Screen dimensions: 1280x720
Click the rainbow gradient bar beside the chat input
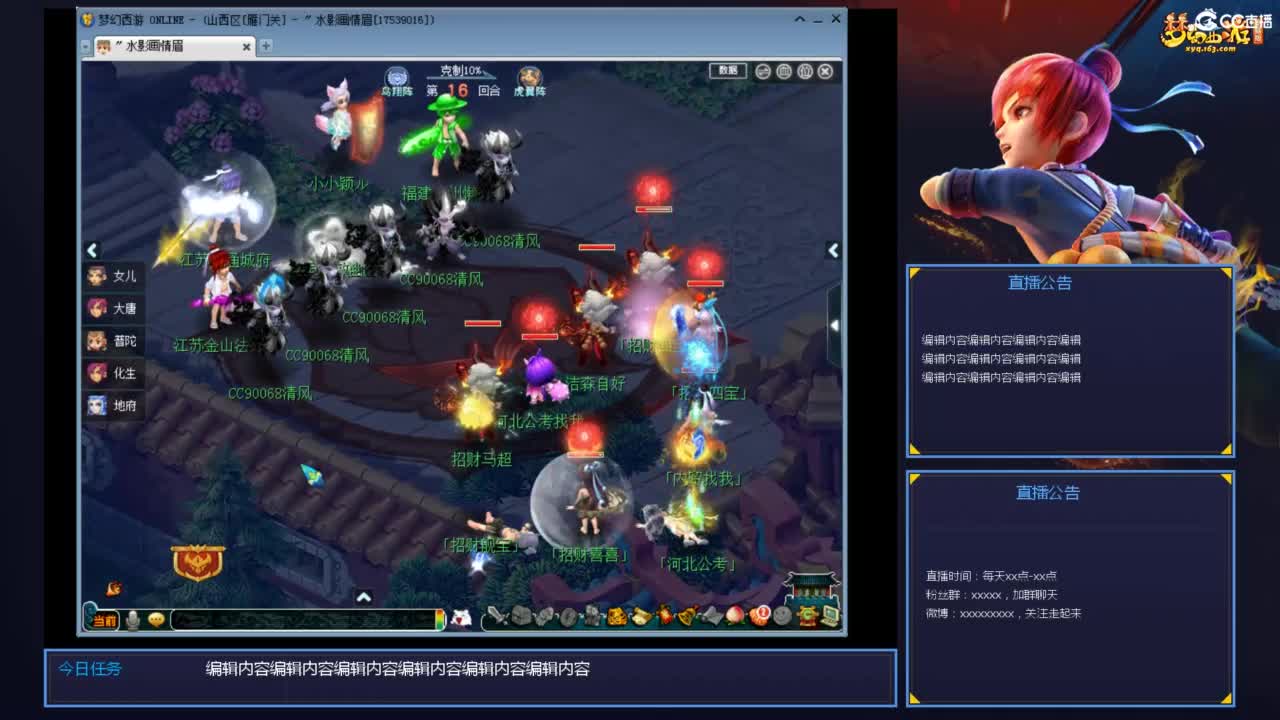(441, 618)
